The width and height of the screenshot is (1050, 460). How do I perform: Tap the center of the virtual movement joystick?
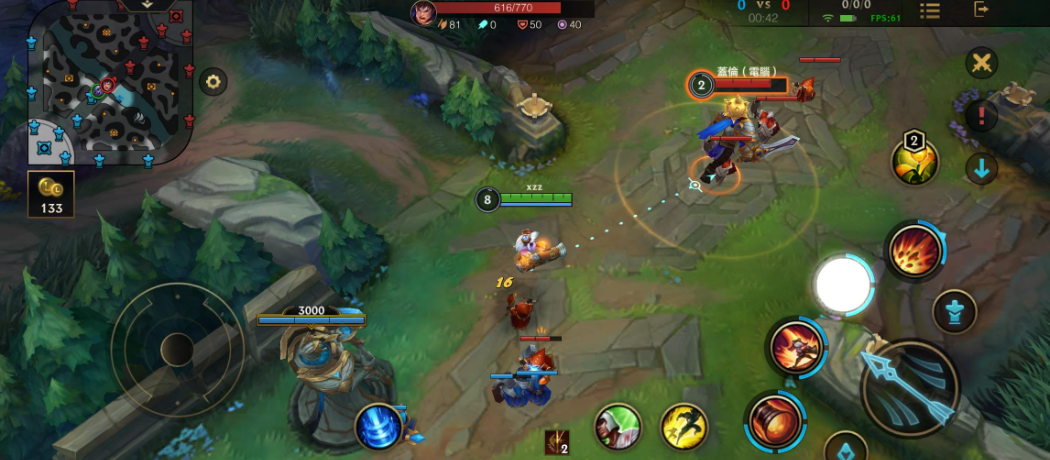tap(177, 348)
